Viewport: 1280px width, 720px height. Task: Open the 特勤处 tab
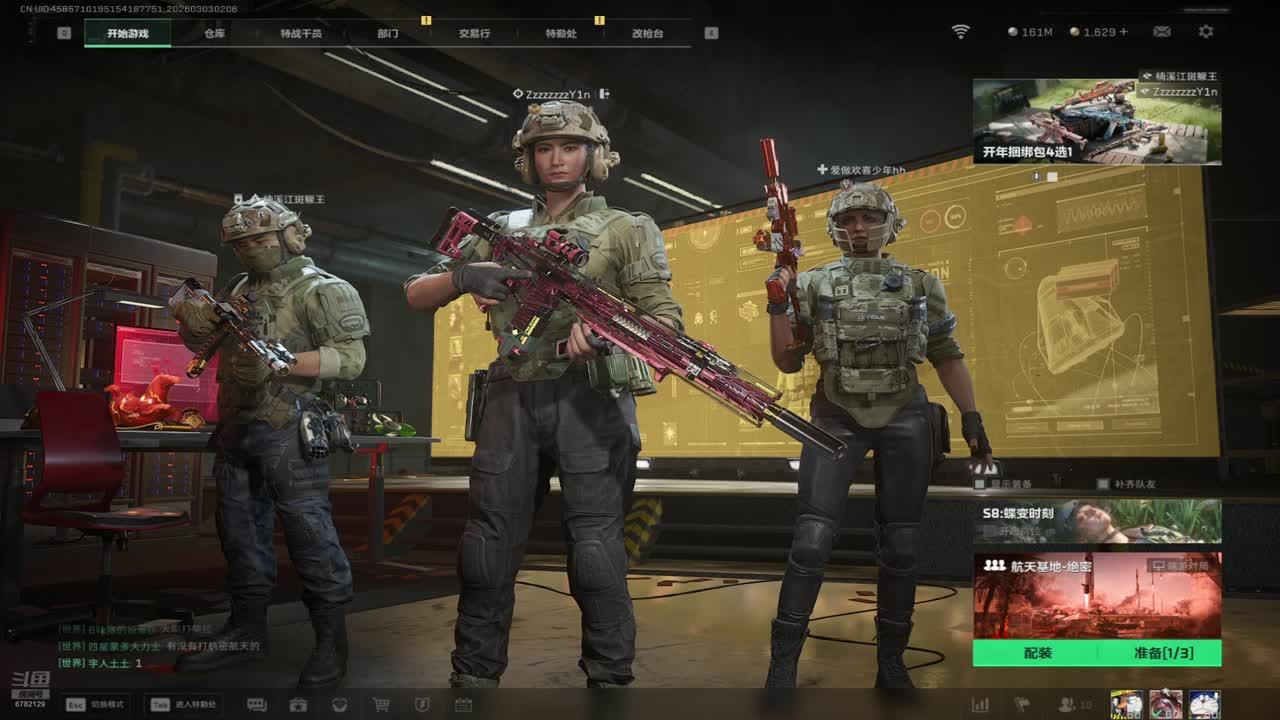[561, 33]
